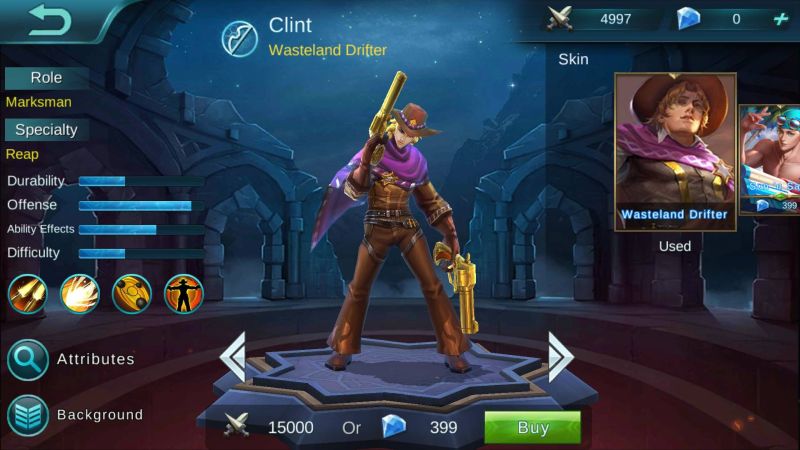View the third skill icon with grenade
The height and width of the screenshot is (450, 800).
point(132,294)
